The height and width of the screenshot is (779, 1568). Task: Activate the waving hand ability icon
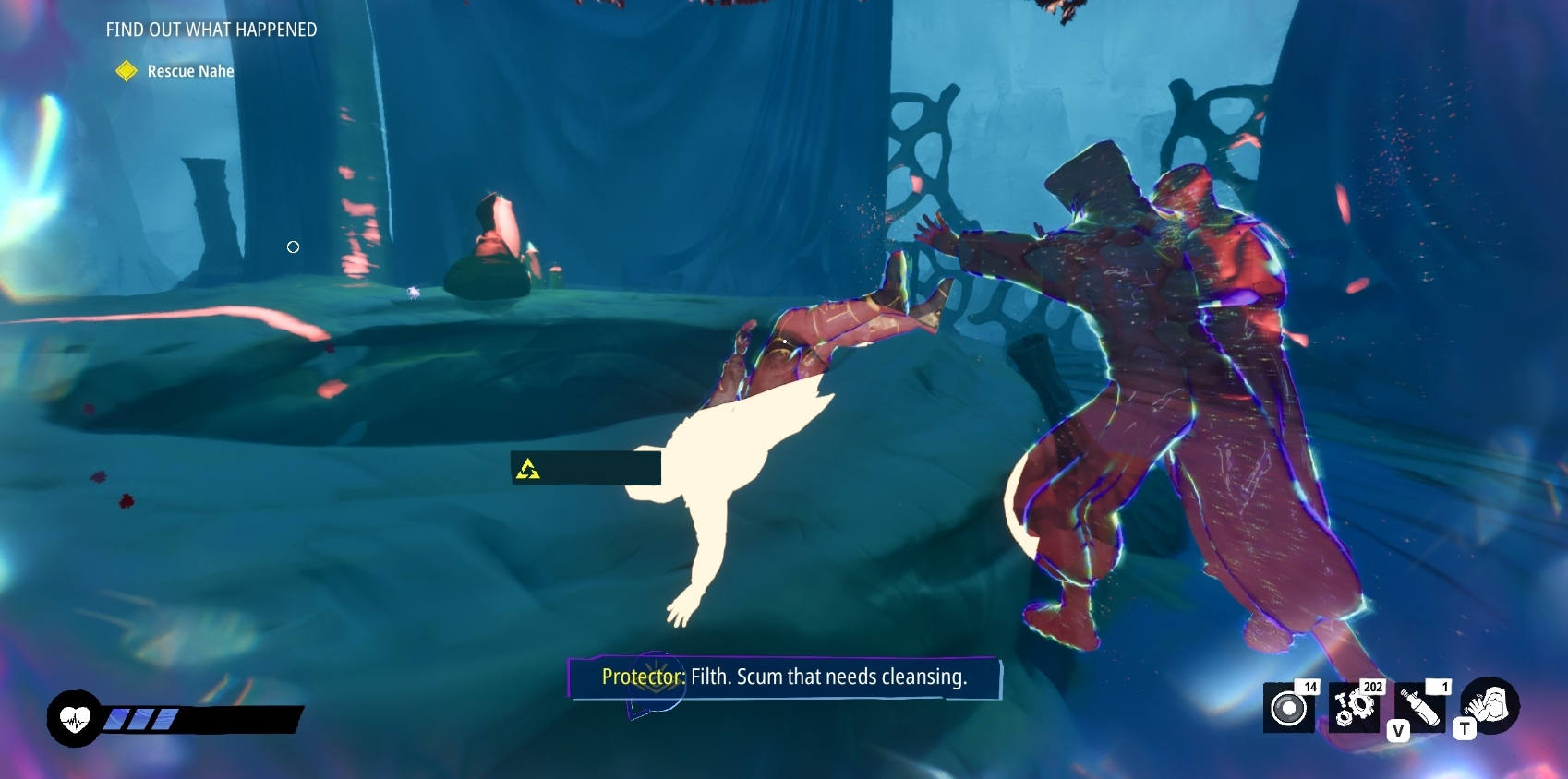coord(1490,706)
